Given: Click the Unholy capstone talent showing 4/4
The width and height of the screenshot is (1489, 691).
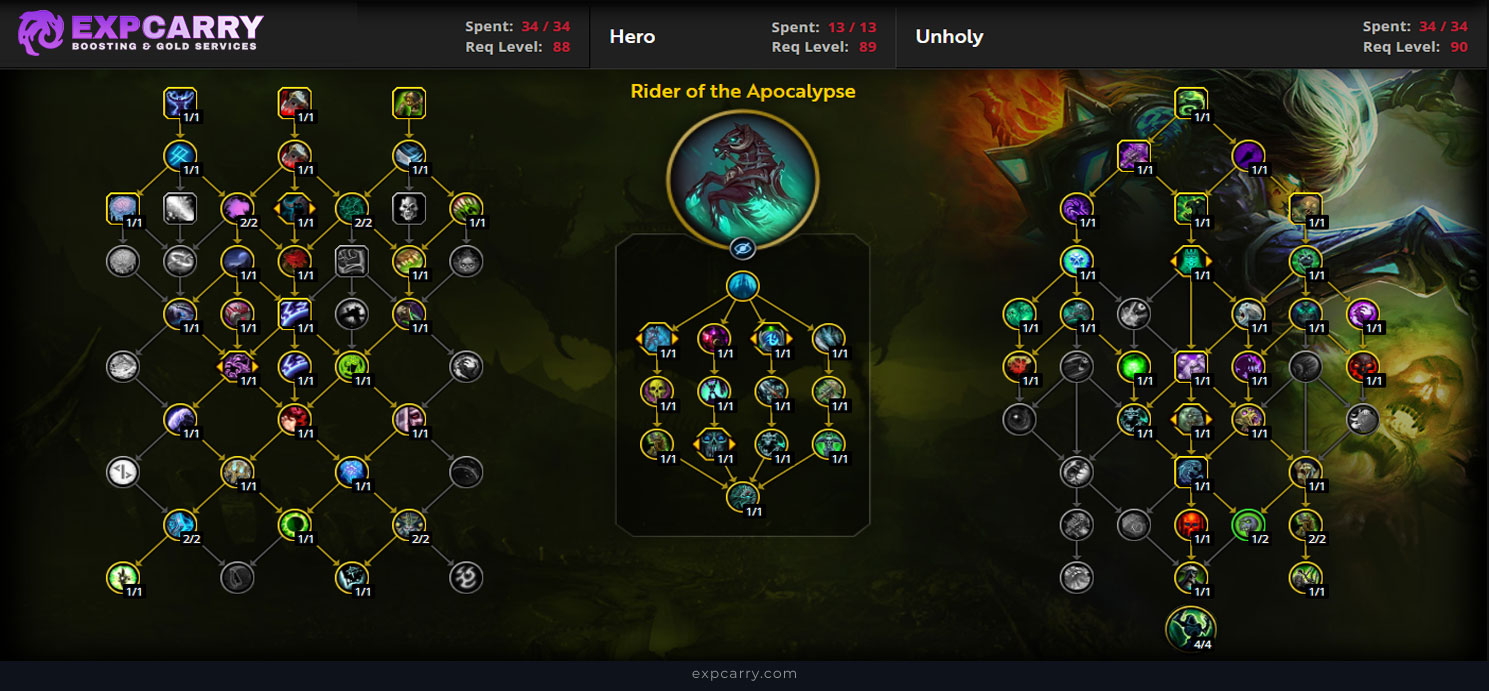Looking at the screenshot, I should [x=1190, y=629].
